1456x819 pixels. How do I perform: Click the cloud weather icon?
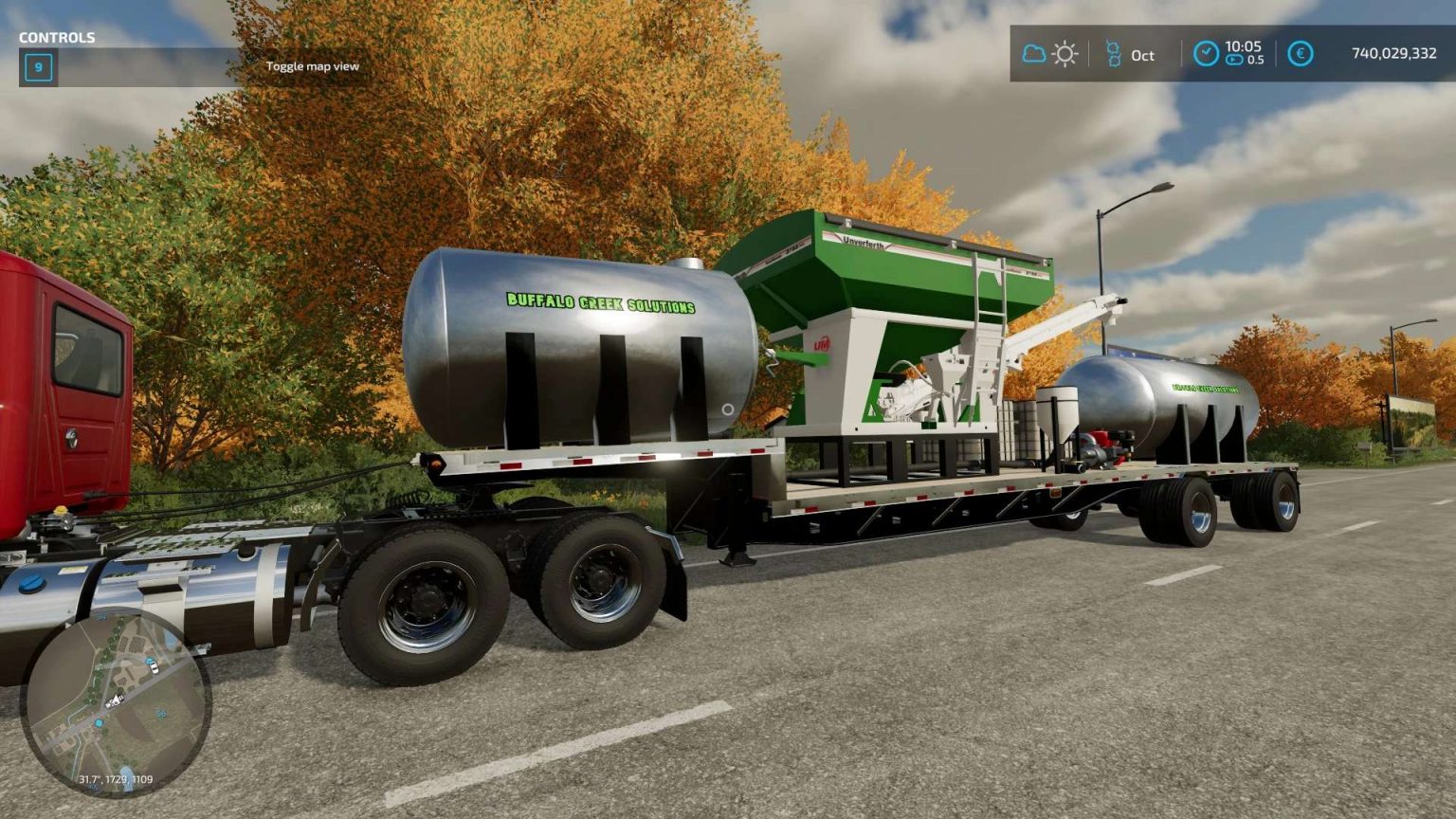tap(1032, 53)
